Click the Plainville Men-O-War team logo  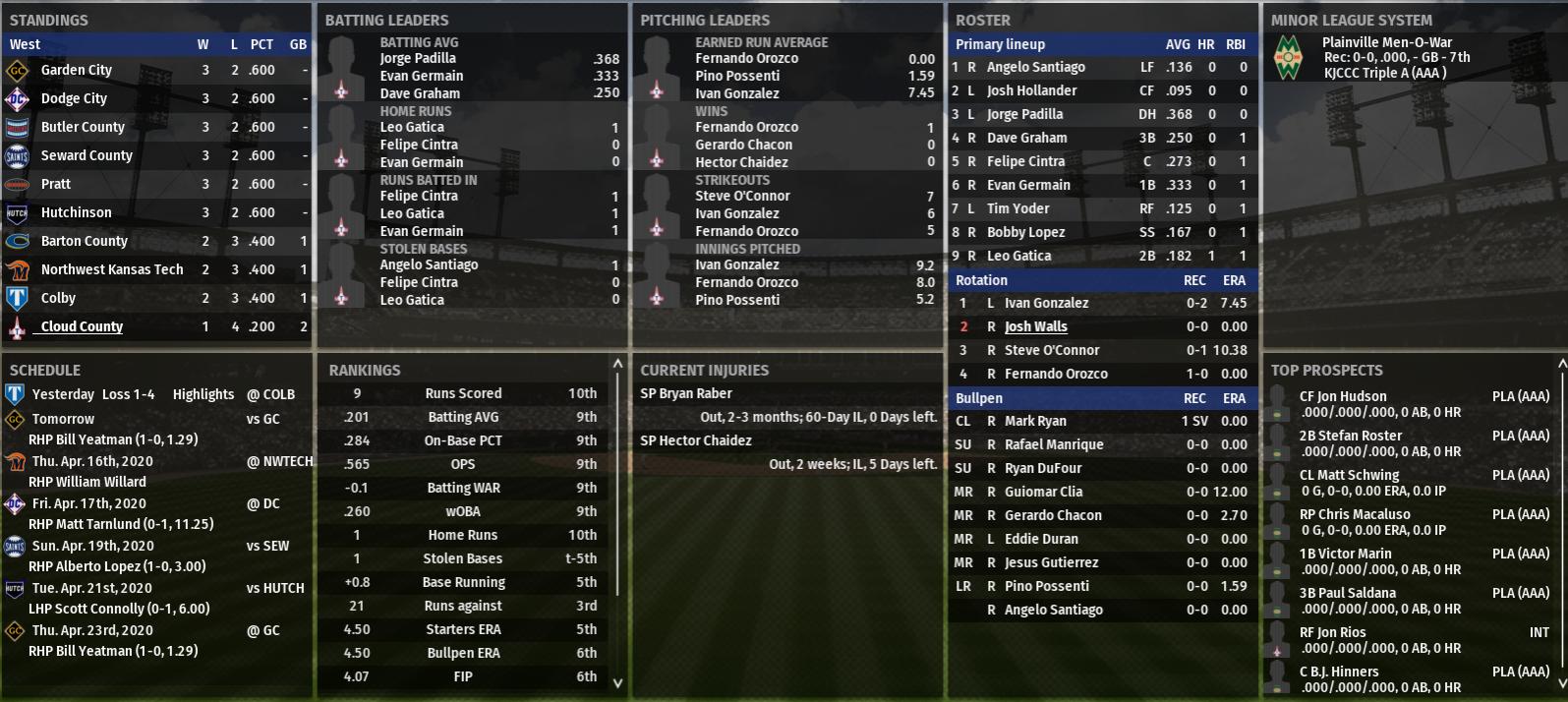(x=1289, y=57)
